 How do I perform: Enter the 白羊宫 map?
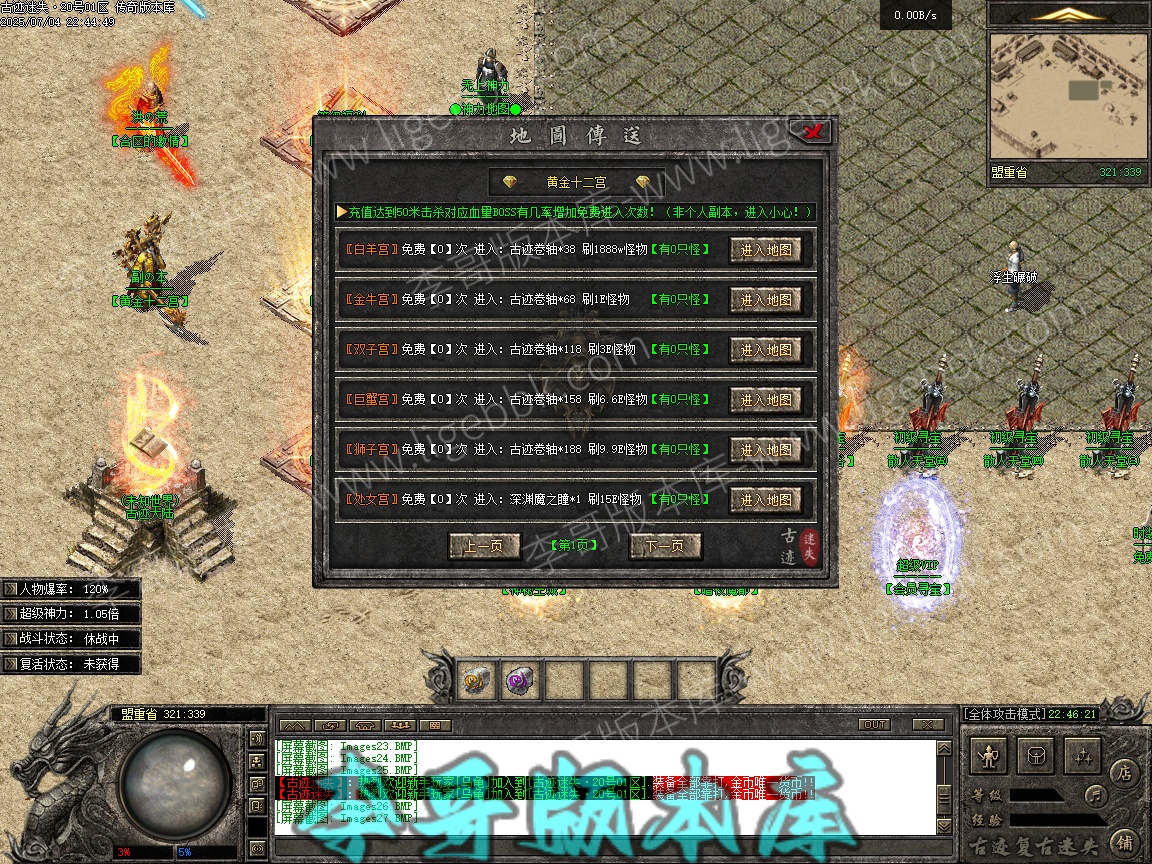(x=765, y=250)
